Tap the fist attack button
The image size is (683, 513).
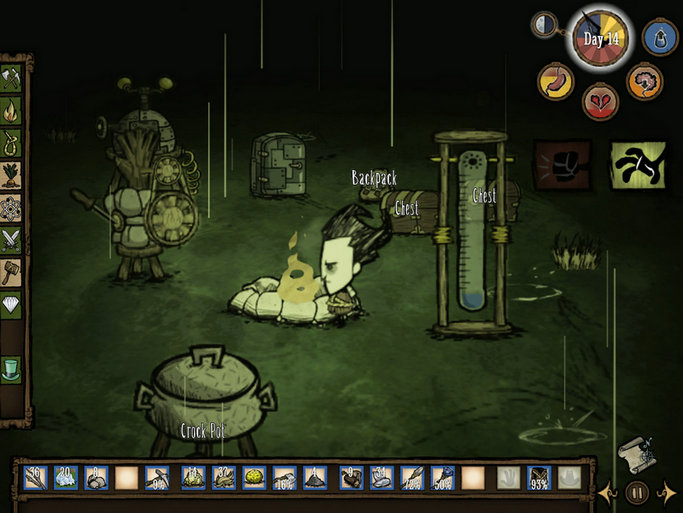tap(562, 164)
